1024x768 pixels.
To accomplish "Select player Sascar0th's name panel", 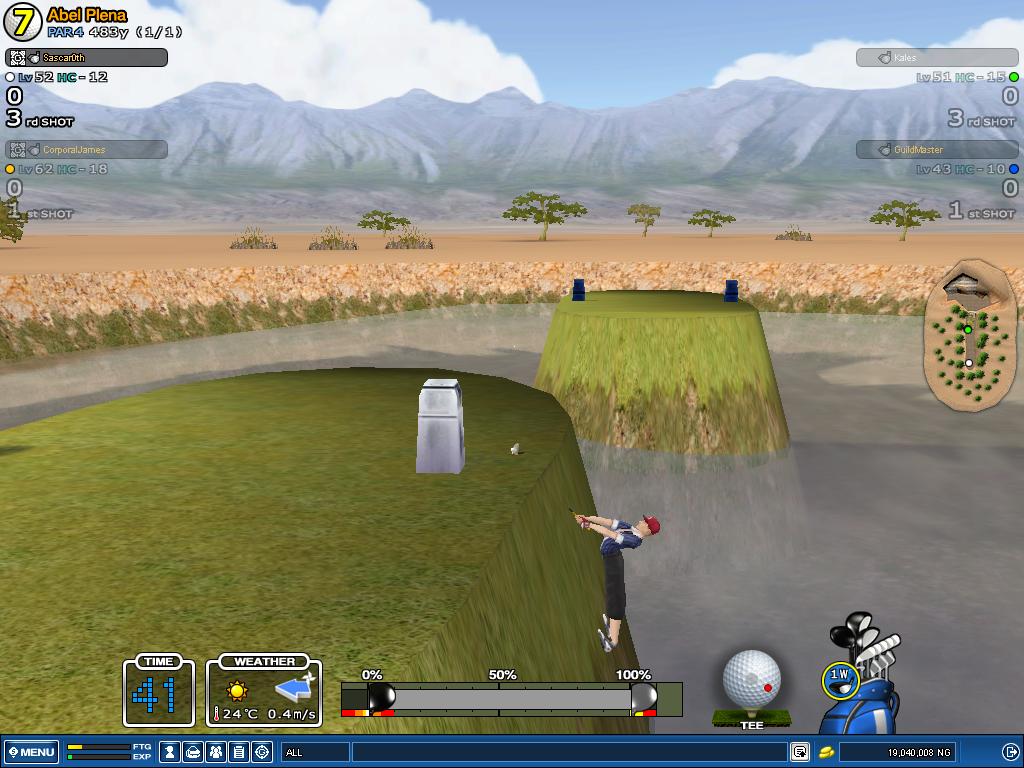I will 86,58.
